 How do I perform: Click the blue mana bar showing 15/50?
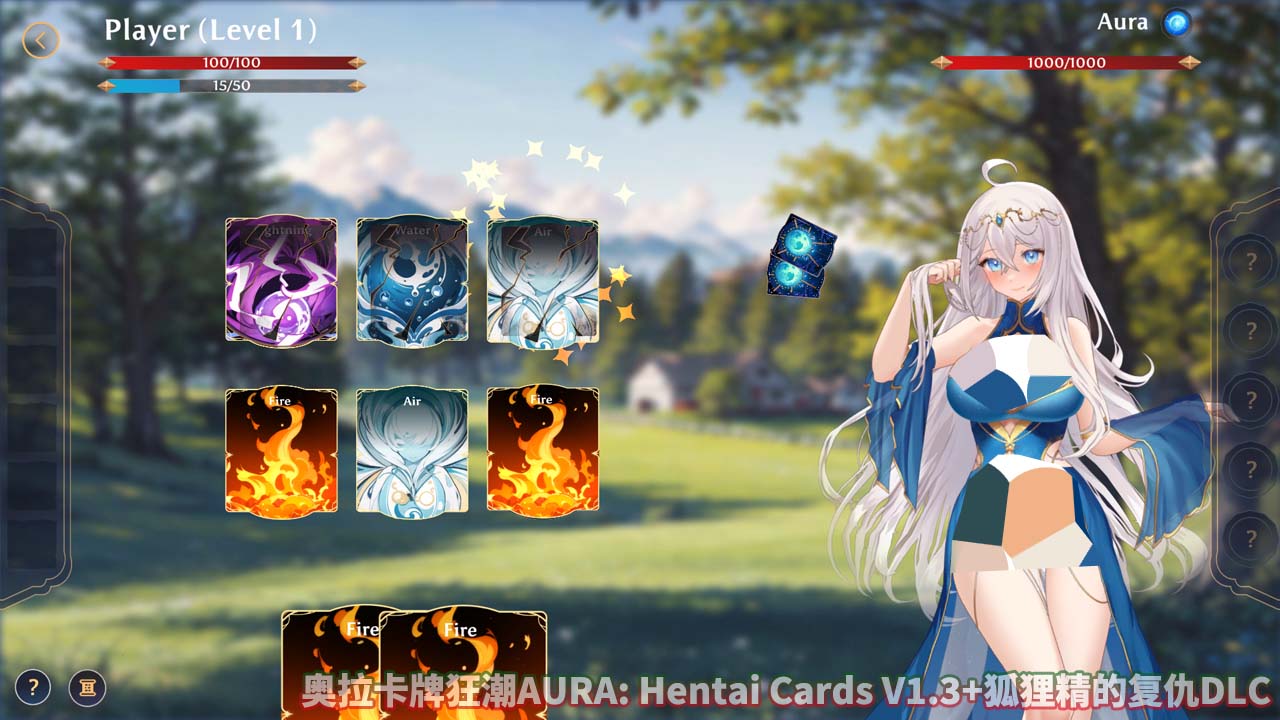click(x=230, y=86)
